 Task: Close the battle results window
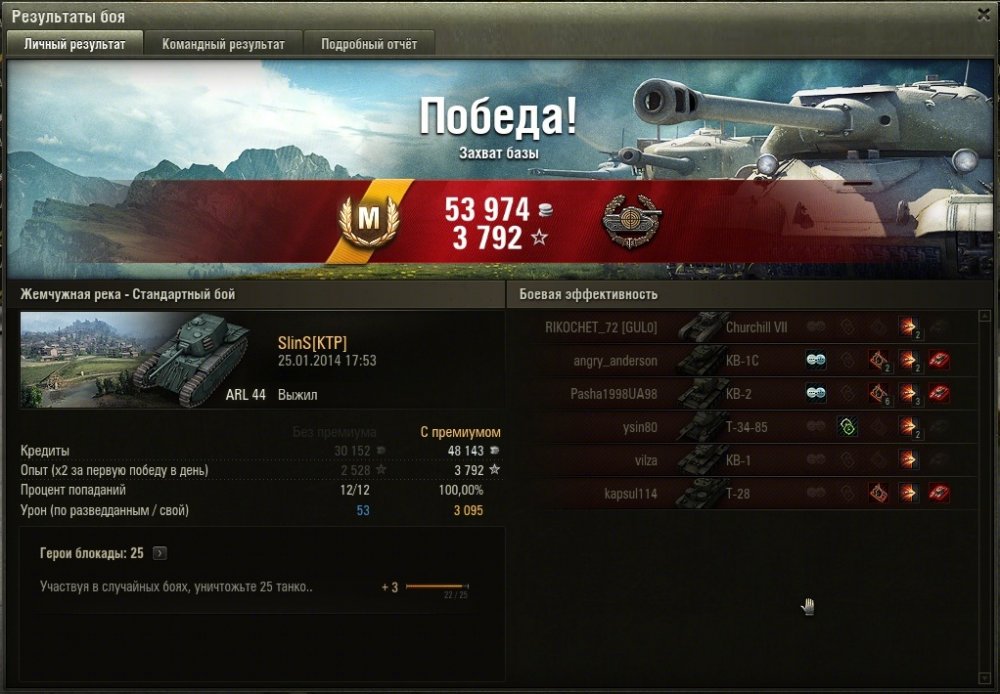[982, 14]
